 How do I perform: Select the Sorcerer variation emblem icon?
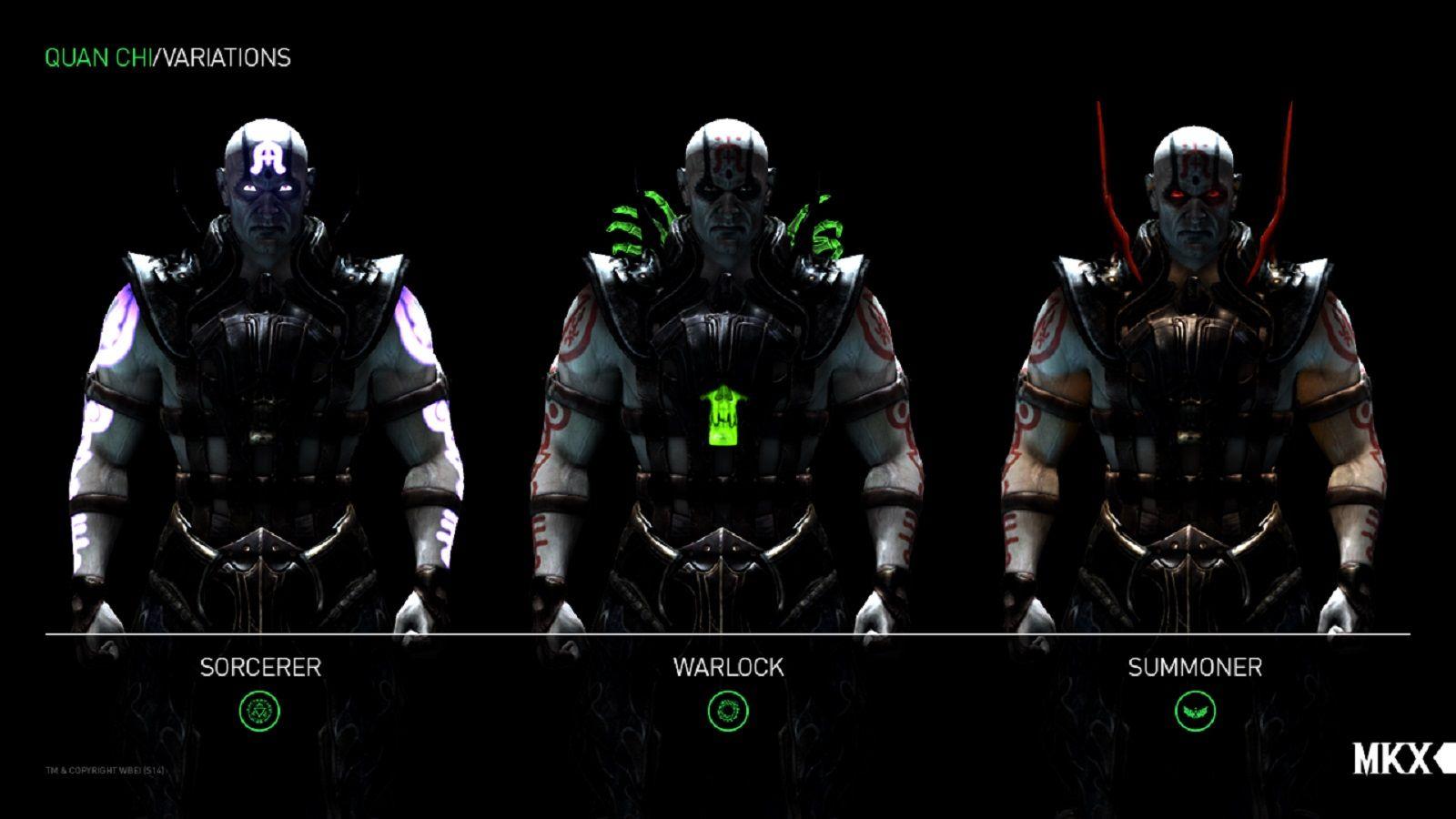click(258, 711)
